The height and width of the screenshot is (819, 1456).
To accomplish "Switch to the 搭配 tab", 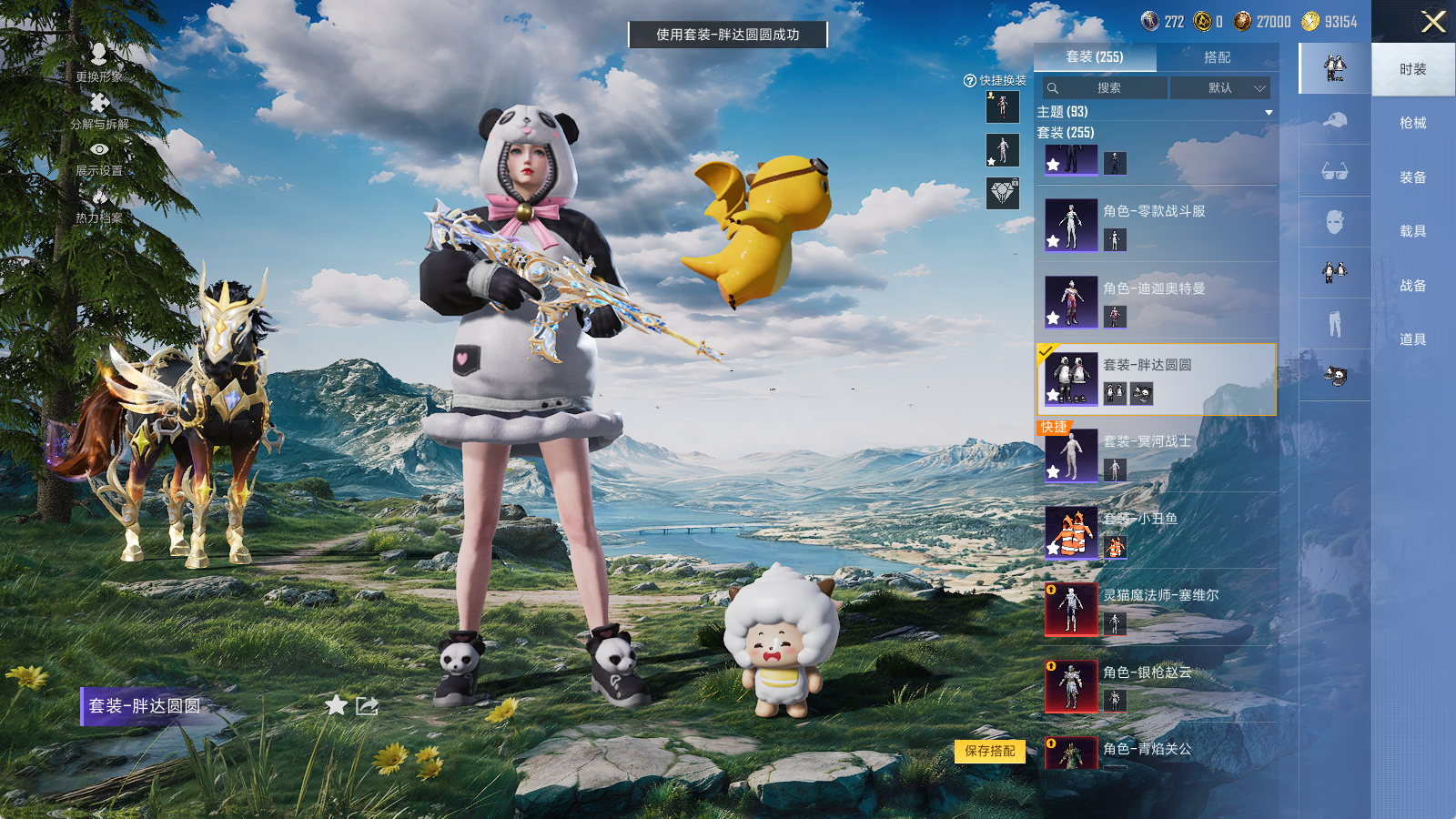I will [x=1217, y=57].
